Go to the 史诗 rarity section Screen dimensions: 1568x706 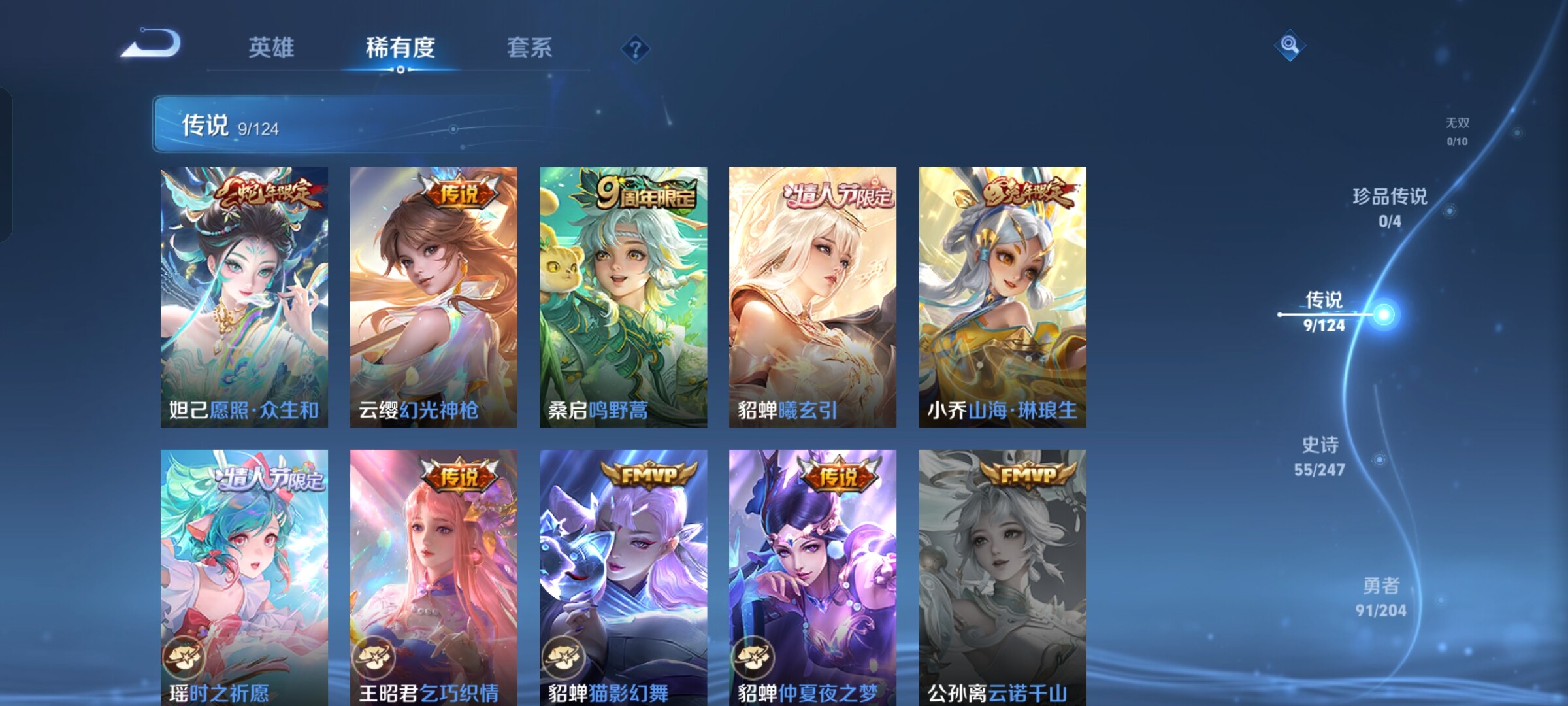tap(1320, 456)
